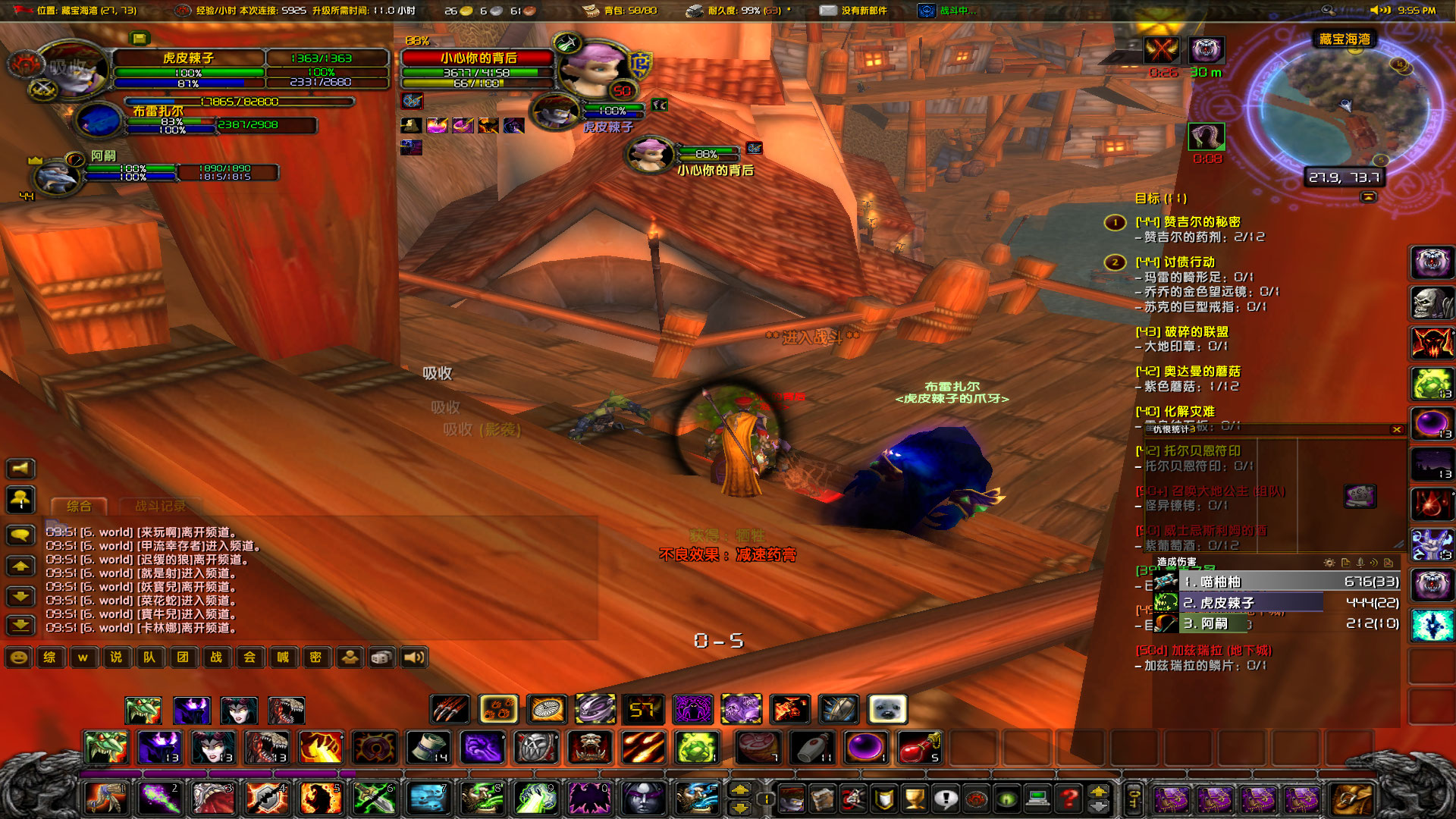
Task: Toggle chat sounds with the speaker button
Action: tap(414, 657)
